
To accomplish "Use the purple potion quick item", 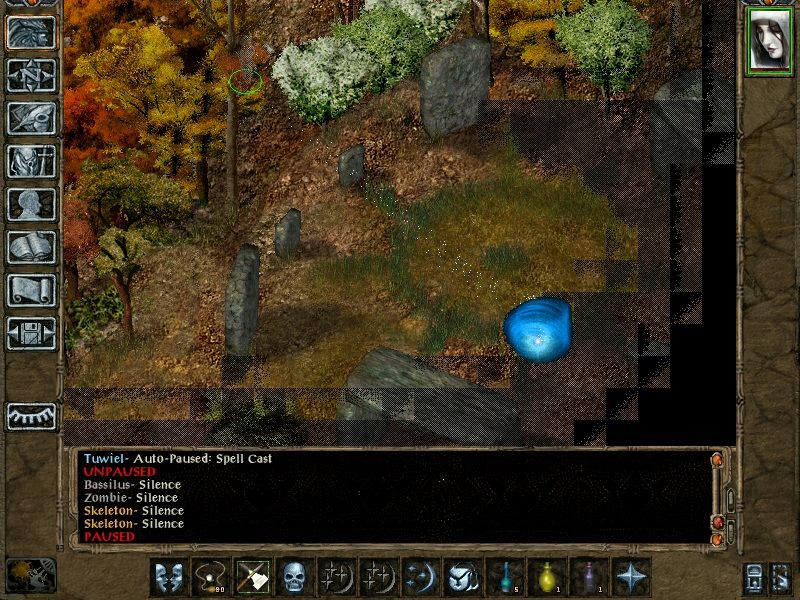I will (588, 577).
